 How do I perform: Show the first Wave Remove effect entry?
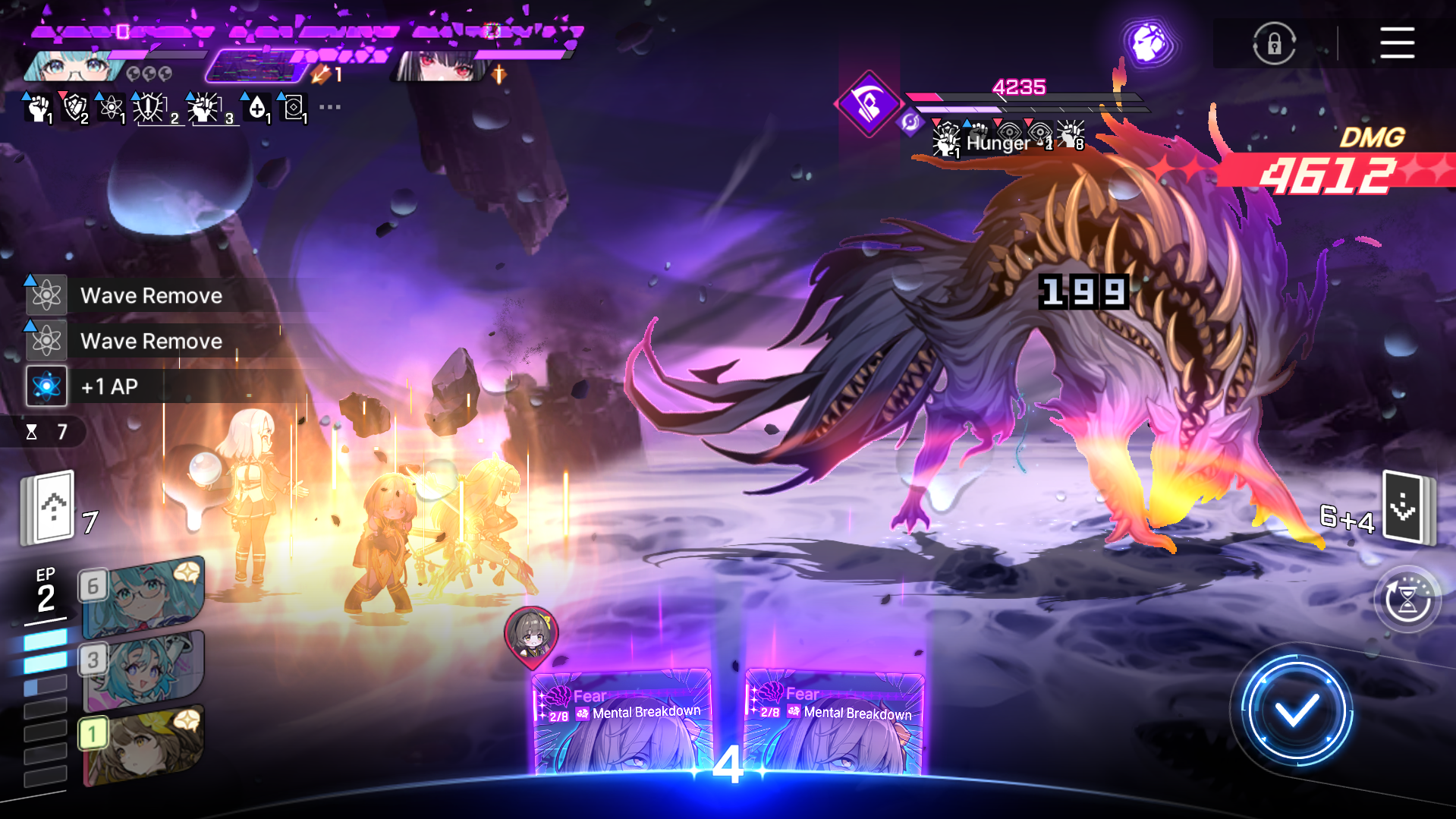pos(150,296)
